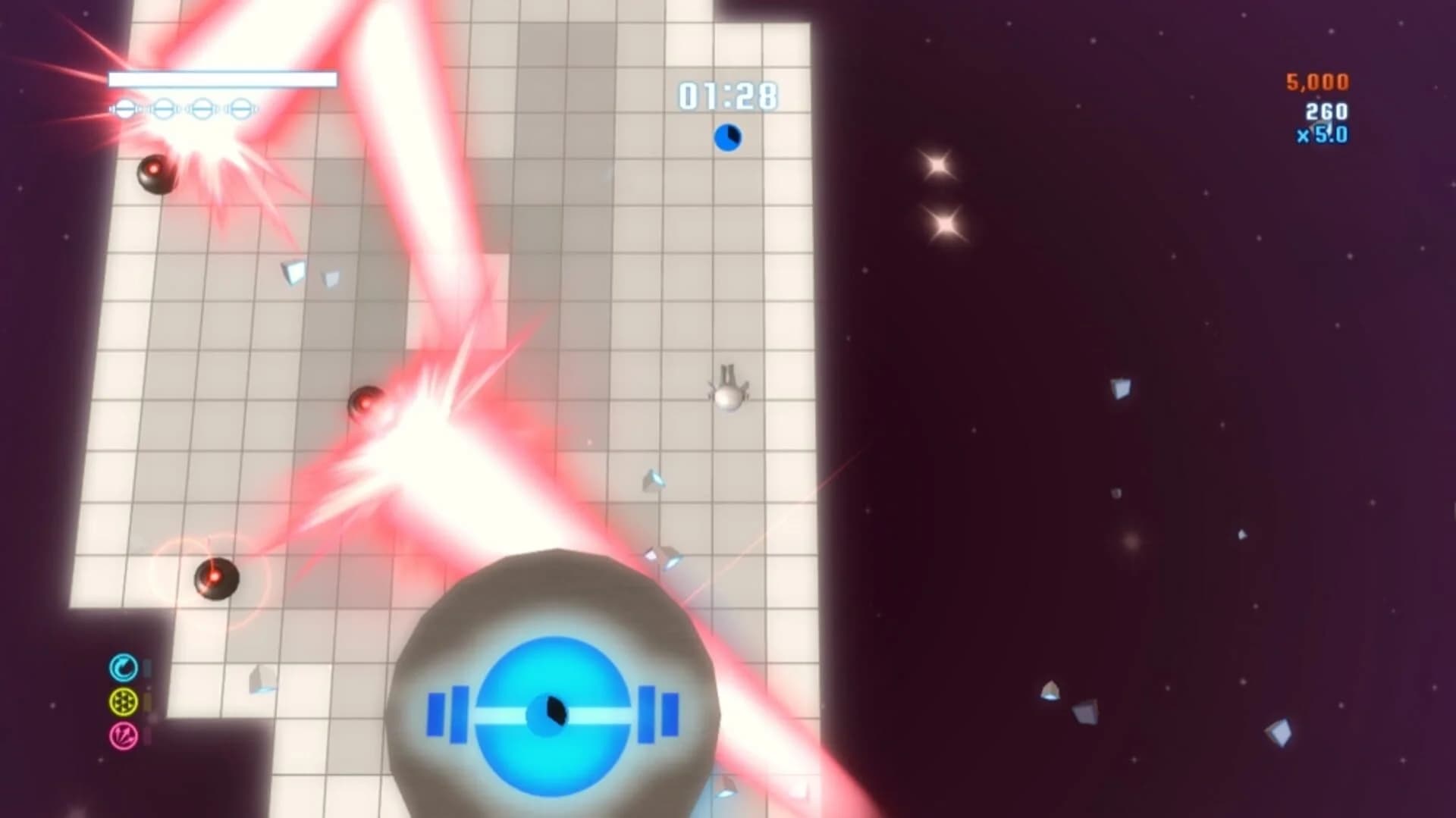Viewport: 1456px width, 818px height.
Task: Click the first ship life icon
Action: coord(125,108)
